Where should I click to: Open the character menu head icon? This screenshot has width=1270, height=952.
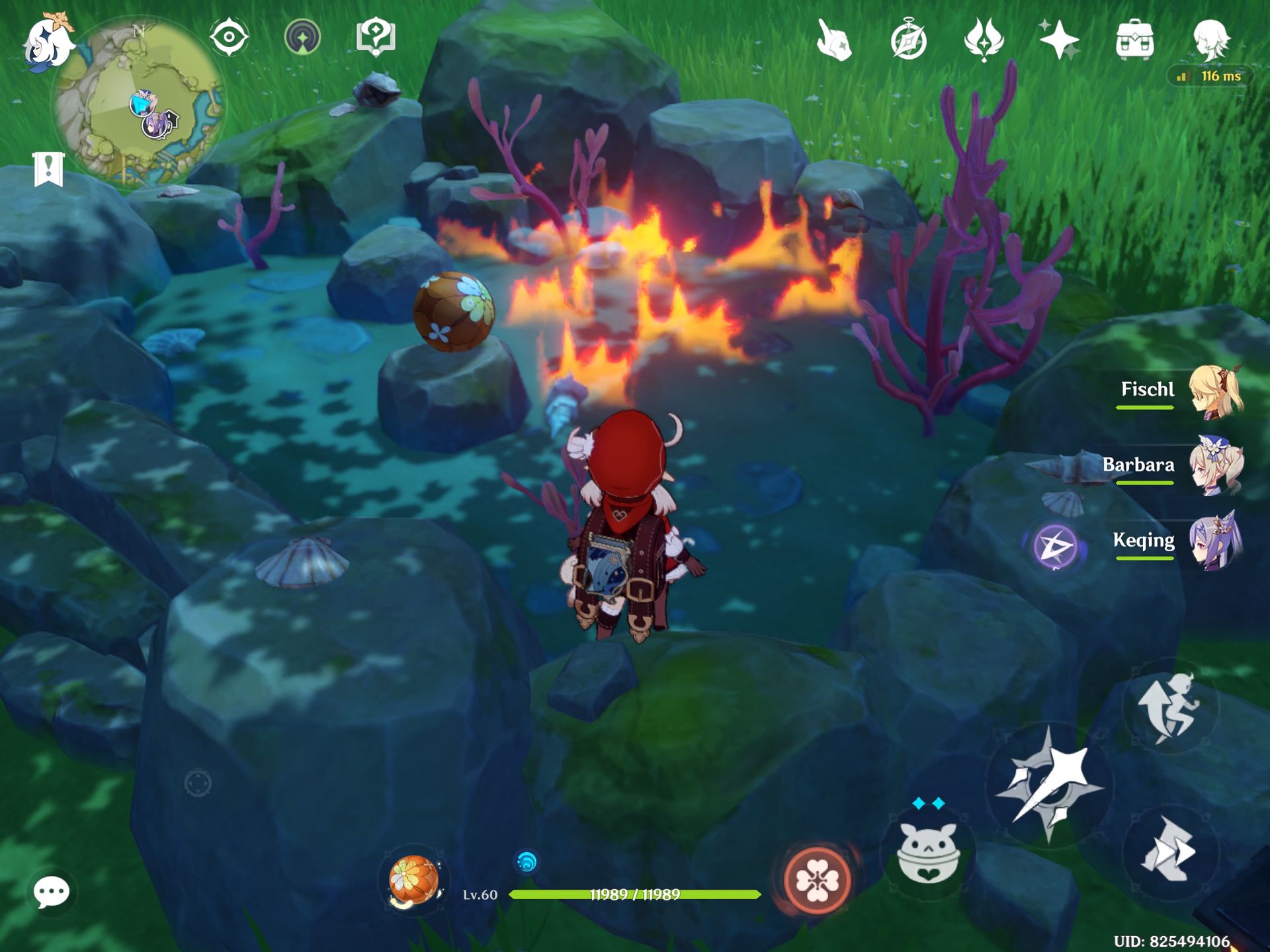click(1211, 40)
